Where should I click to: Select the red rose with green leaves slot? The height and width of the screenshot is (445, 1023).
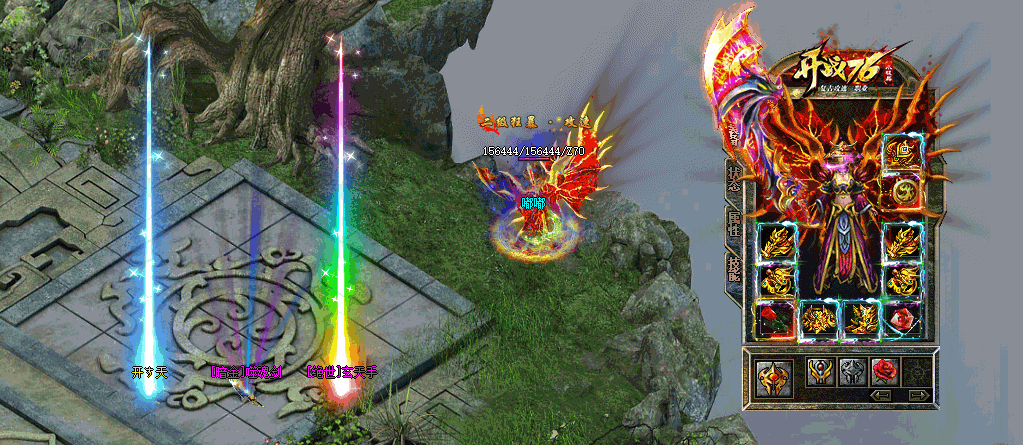tap(777, 319)
